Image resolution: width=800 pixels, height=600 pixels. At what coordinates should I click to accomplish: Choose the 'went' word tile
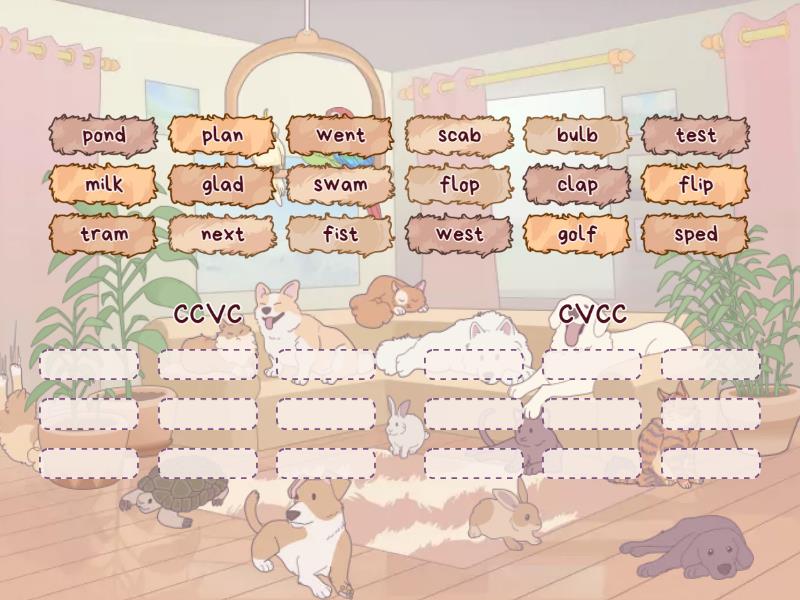click(340, 135)
